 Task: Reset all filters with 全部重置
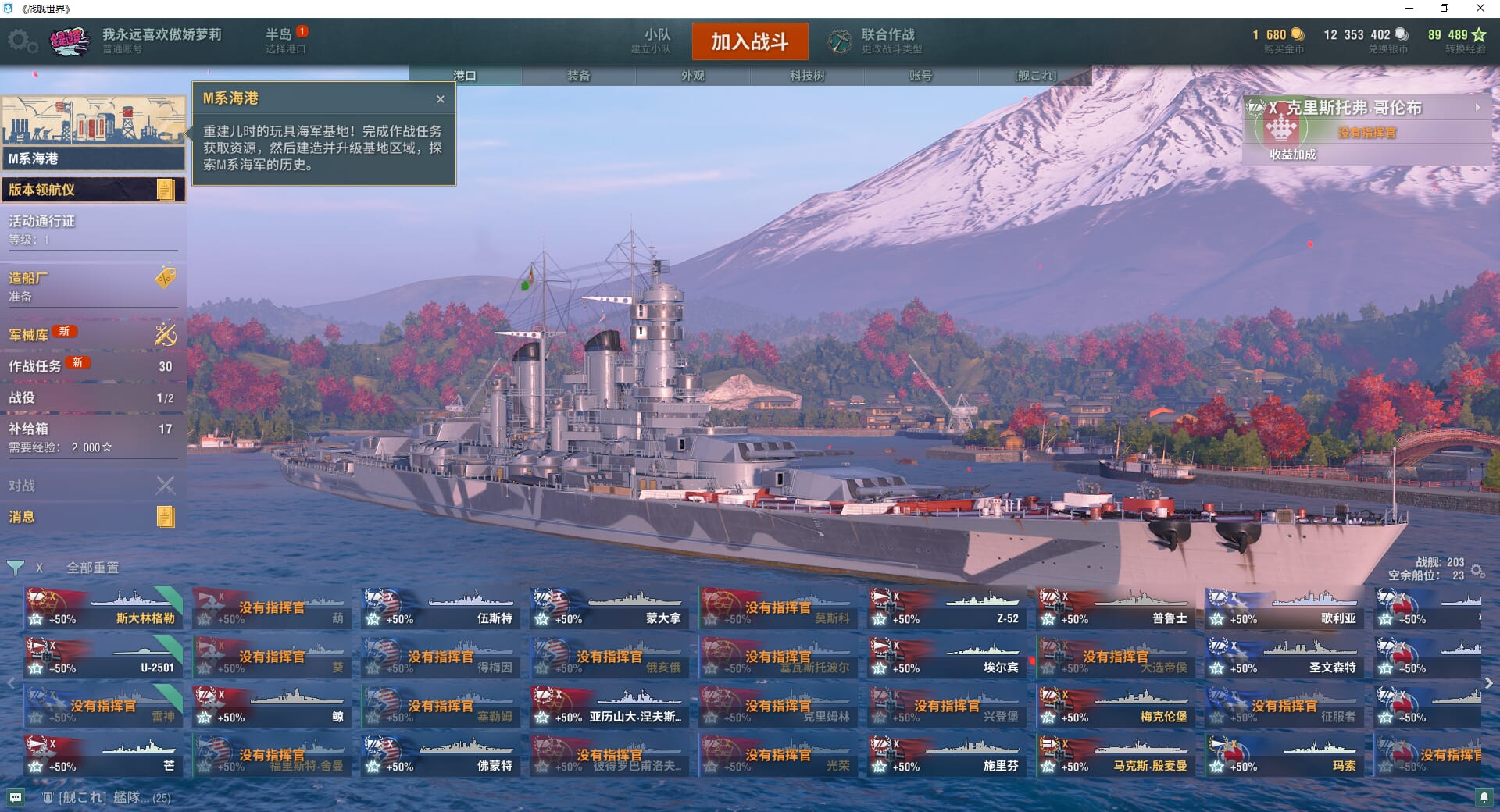tap(92, 568)
